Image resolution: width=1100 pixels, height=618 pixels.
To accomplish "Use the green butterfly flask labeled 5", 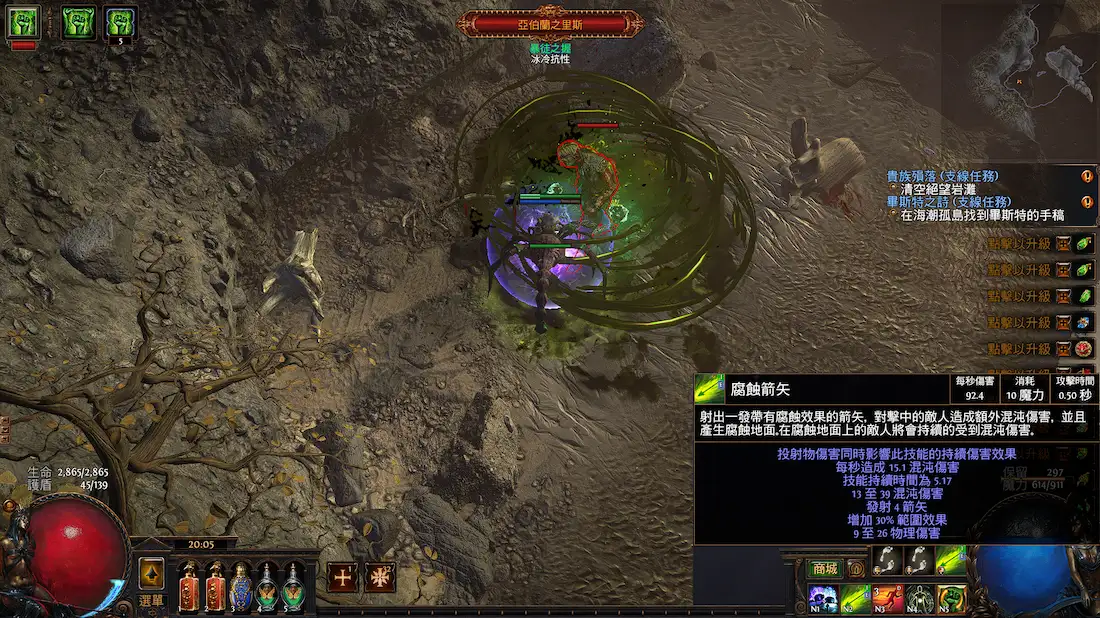I will coord(293,586).
